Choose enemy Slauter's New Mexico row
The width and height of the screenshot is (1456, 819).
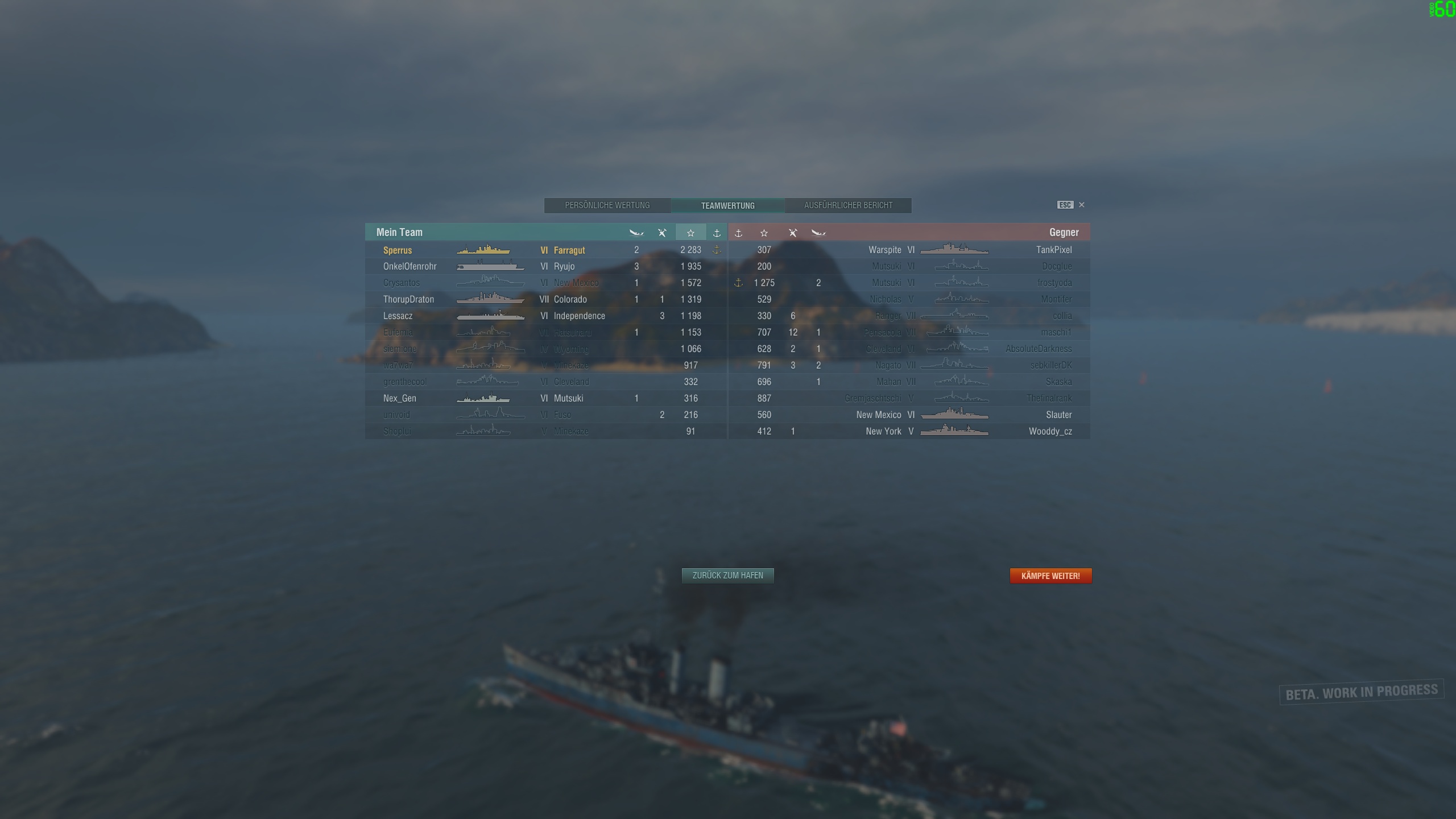[909, 415]
